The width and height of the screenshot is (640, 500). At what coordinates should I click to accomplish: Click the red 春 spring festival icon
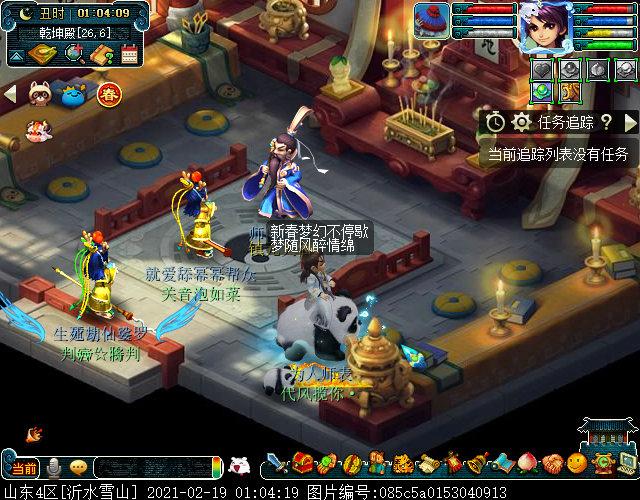[108, 96]
